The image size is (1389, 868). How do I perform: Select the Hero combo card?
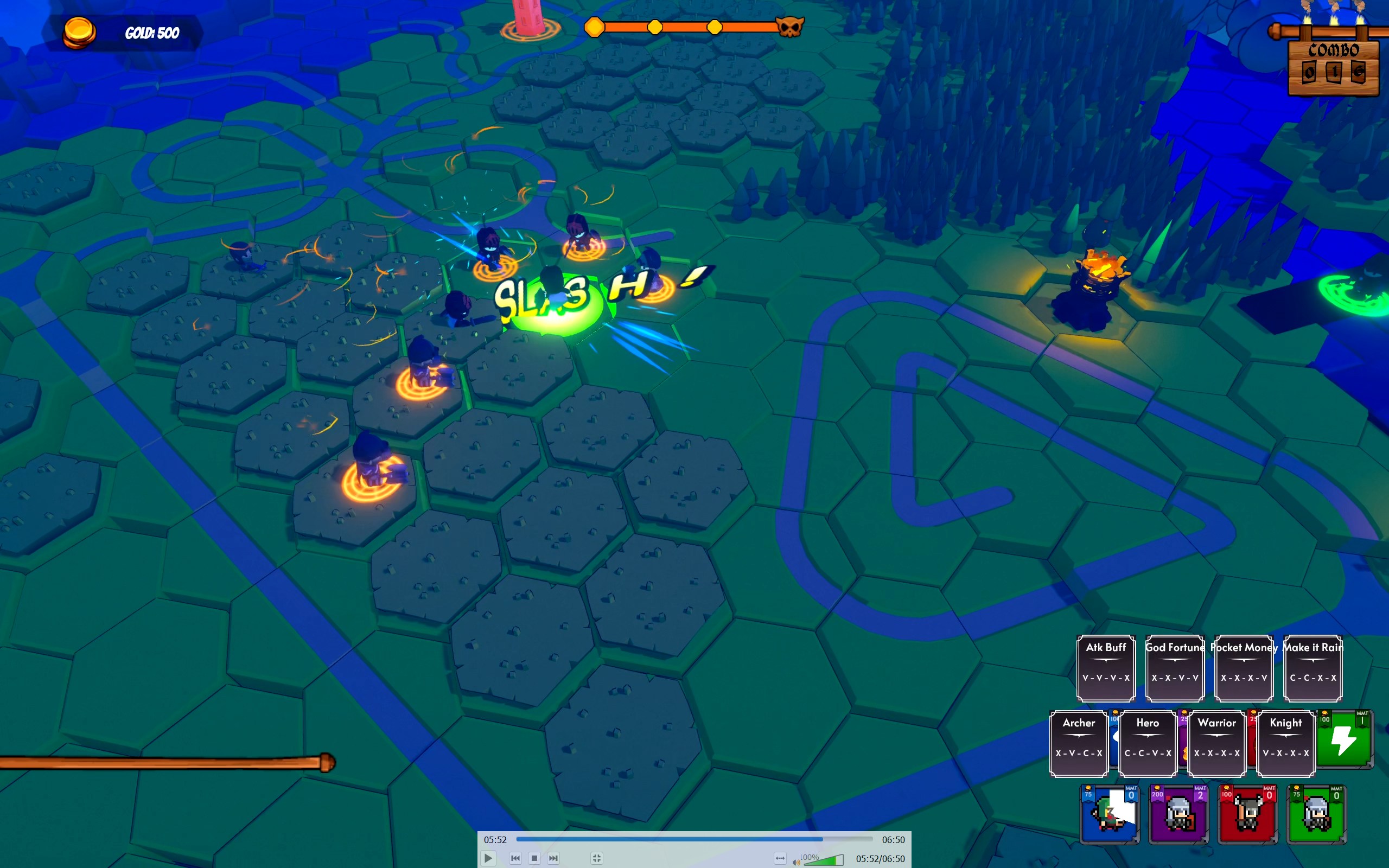coord(1148,743)
